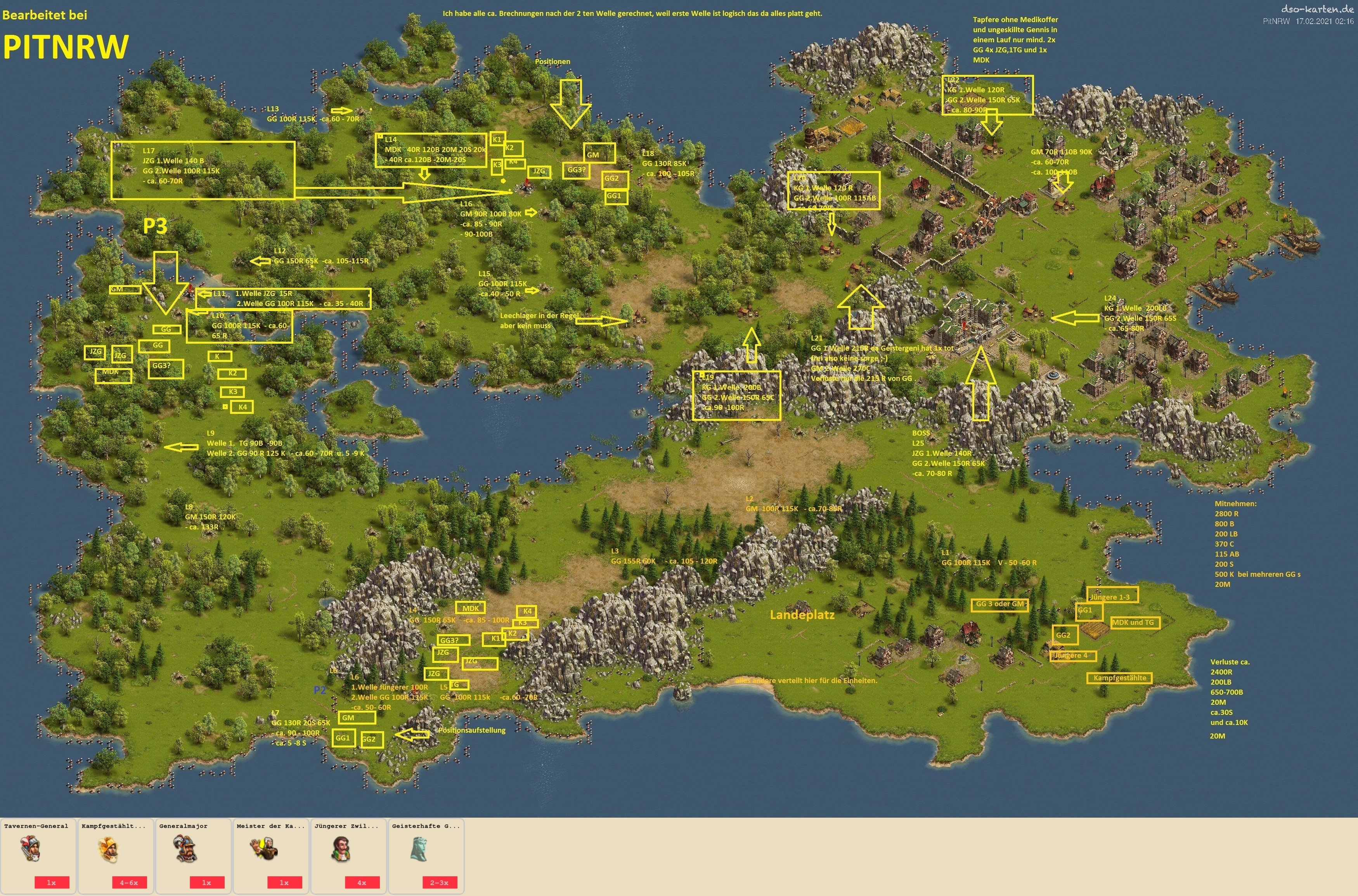Click the Generalmajor card
Image resolution: width=1358 pixels, height=896 pixels.
click(193, 855)
